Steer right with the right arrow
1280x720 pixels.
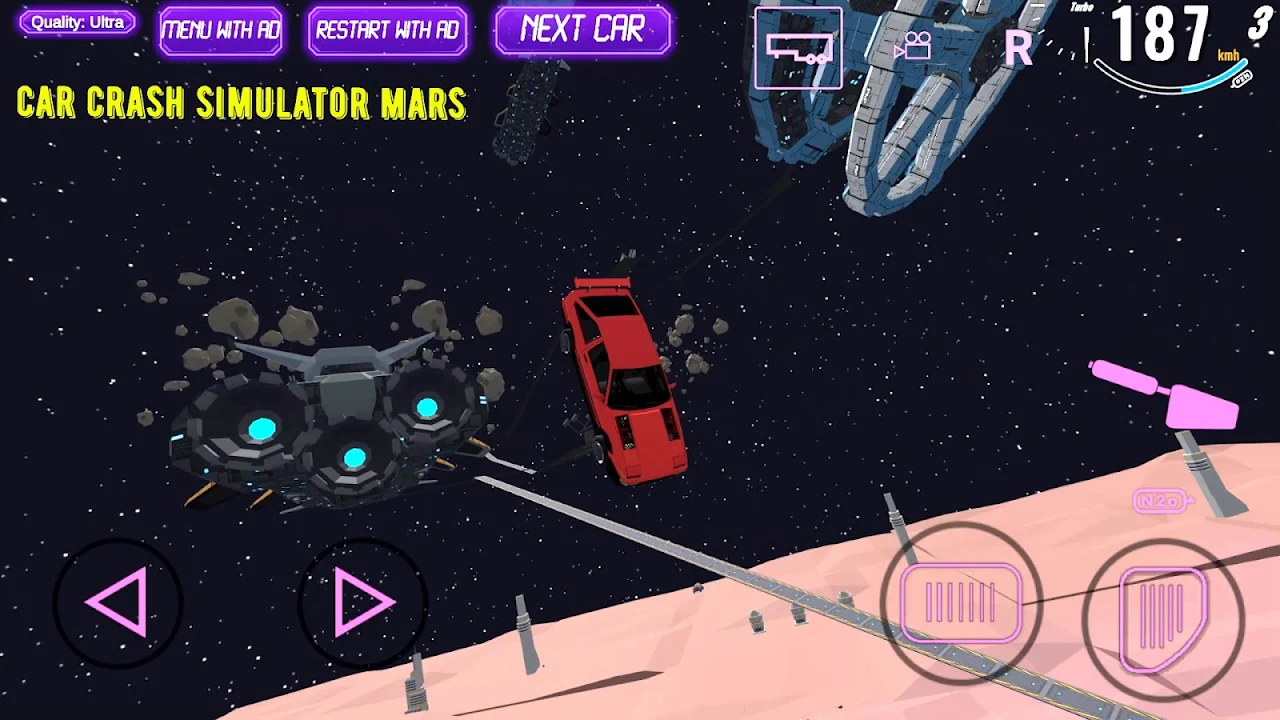pyautogui.click(x=362, y=602)
